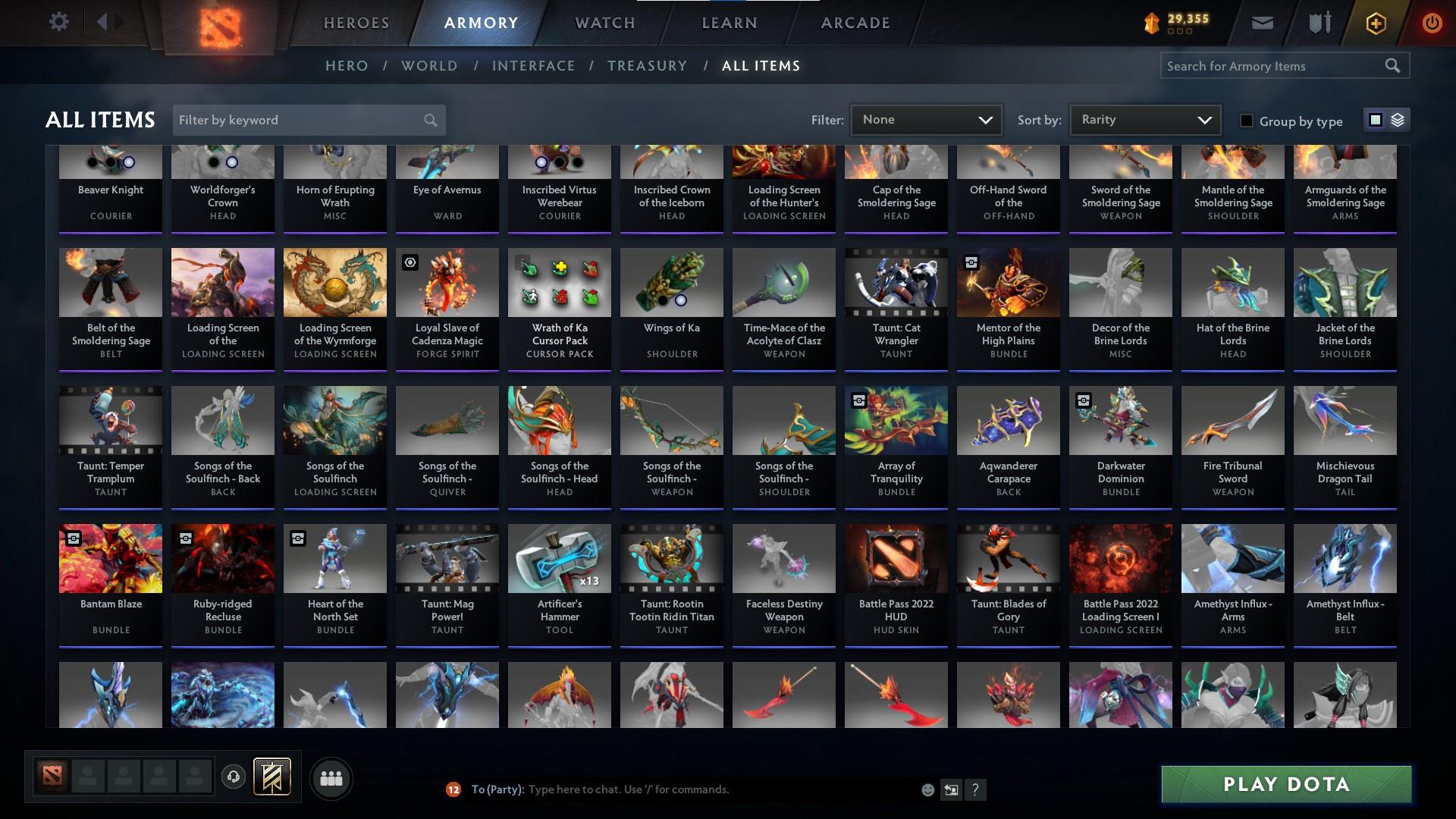
Task: Open the Filter dropdown set to None
Action: click(926, 119)
